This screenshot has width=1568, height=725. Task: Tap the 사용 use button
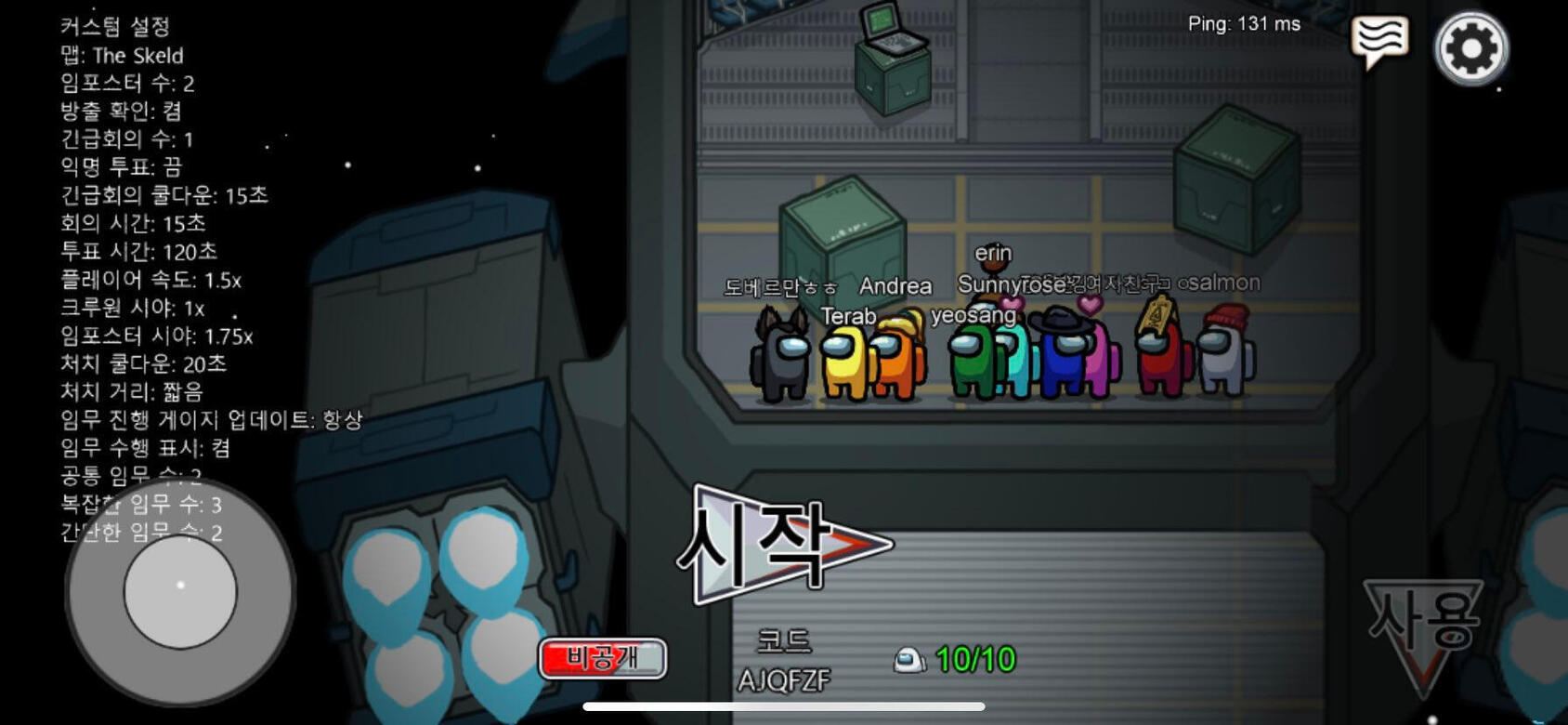[1422, 625]
